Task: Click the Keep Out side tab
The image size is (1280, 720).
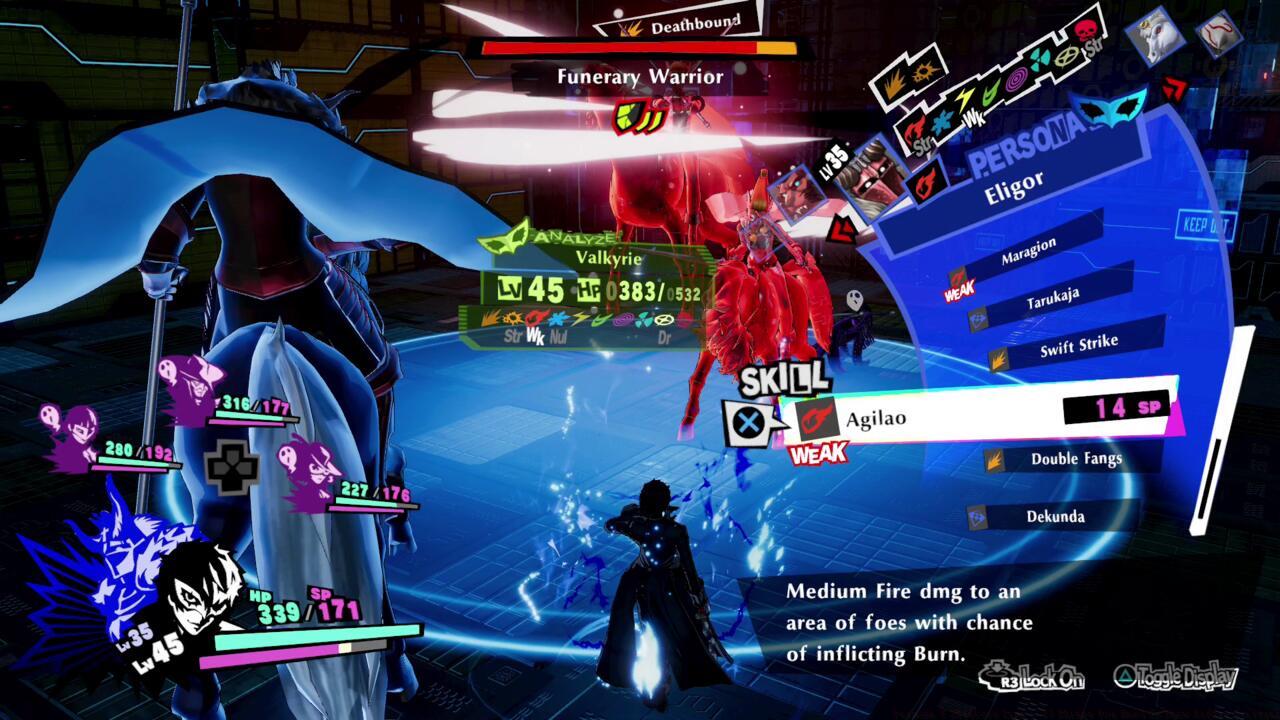Action: coord(1204,225)
